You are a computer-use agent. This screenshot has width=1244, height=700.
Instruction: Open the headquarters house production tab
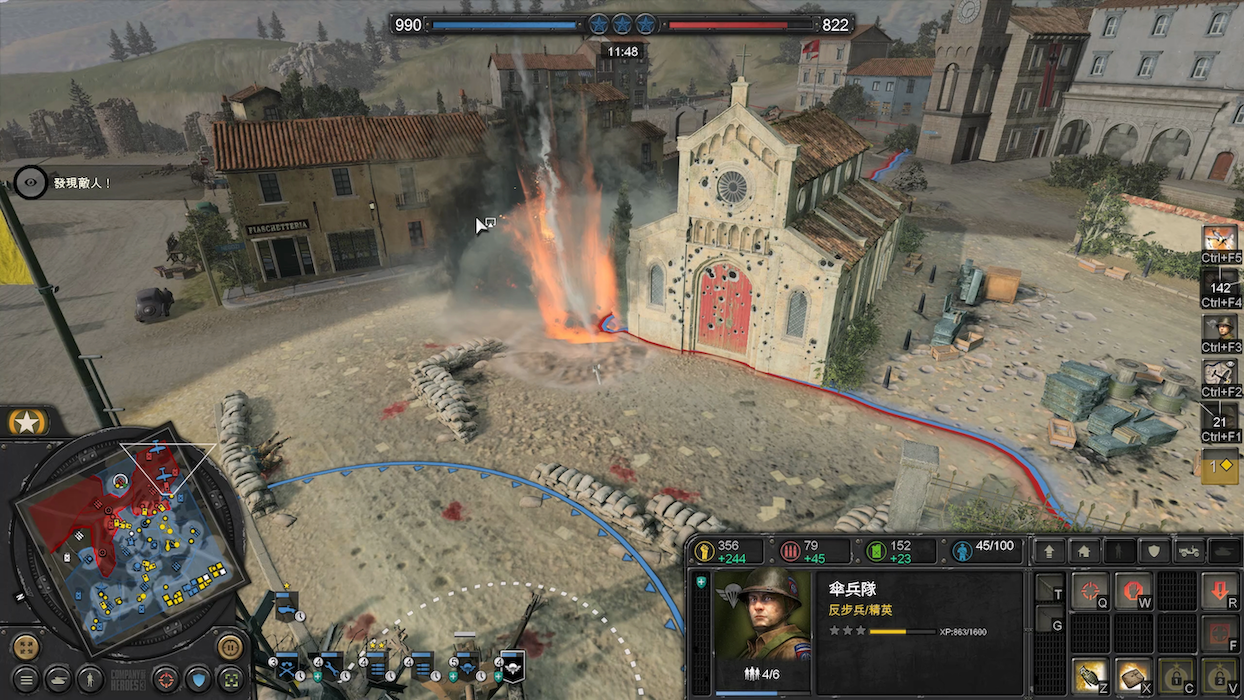click(1082, 551)
